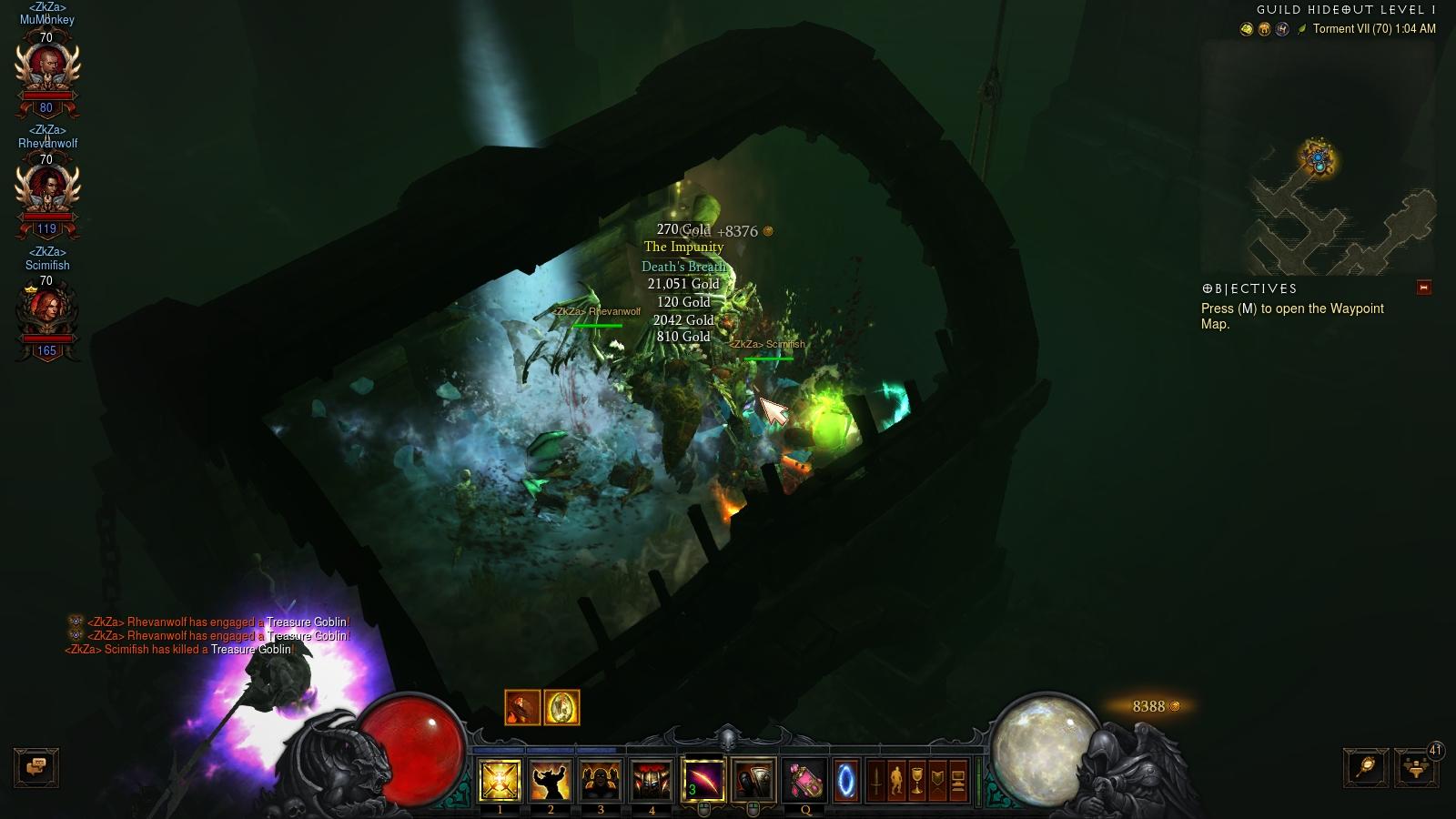This screenshot has width=1456, height=819.
Task: Open the Paragon chalice icon
Action: [x=917, y=781]
